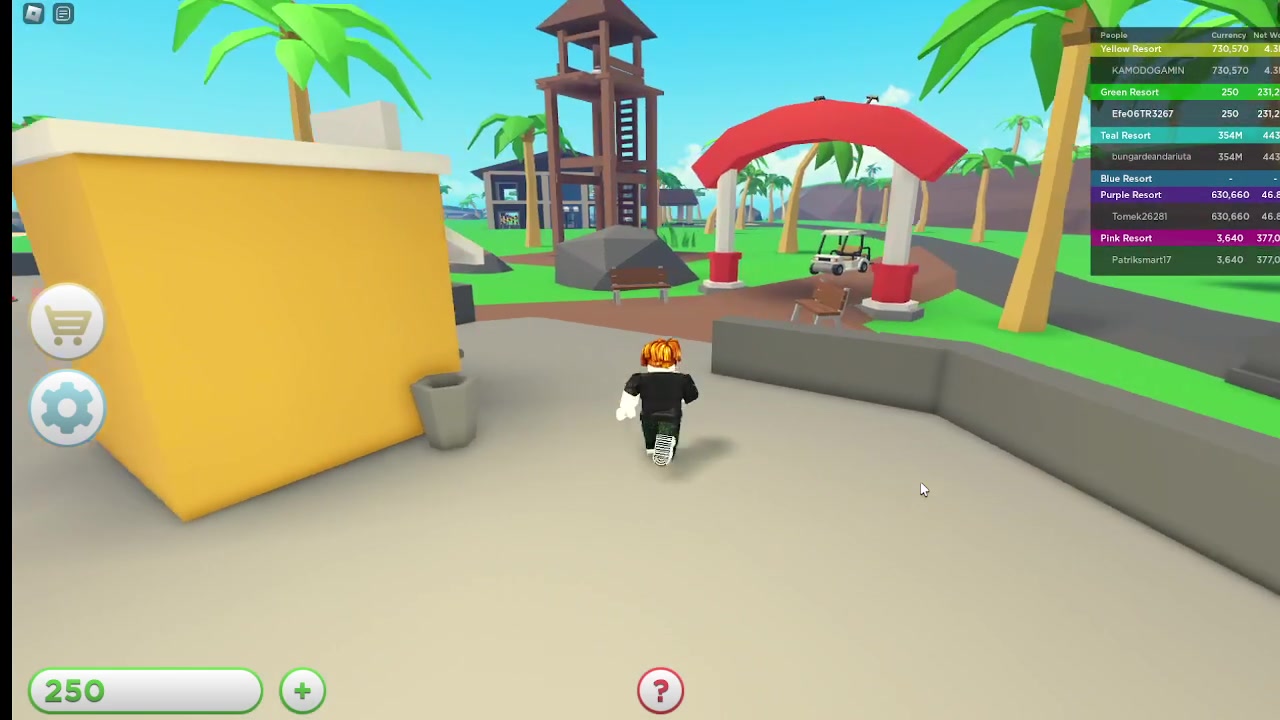The image size is (1280, 720).
Task: Click the 250 currency balance display
Action: click(x=145, y=690)
